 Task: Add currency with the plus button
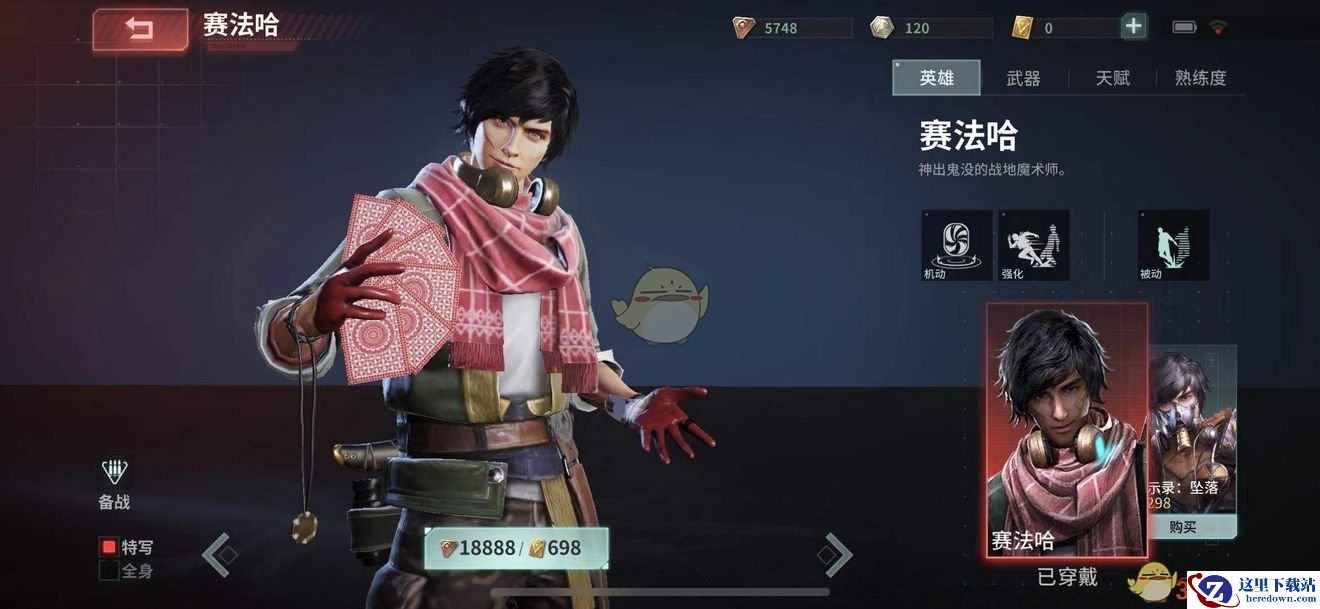(x=1133, y=27)
